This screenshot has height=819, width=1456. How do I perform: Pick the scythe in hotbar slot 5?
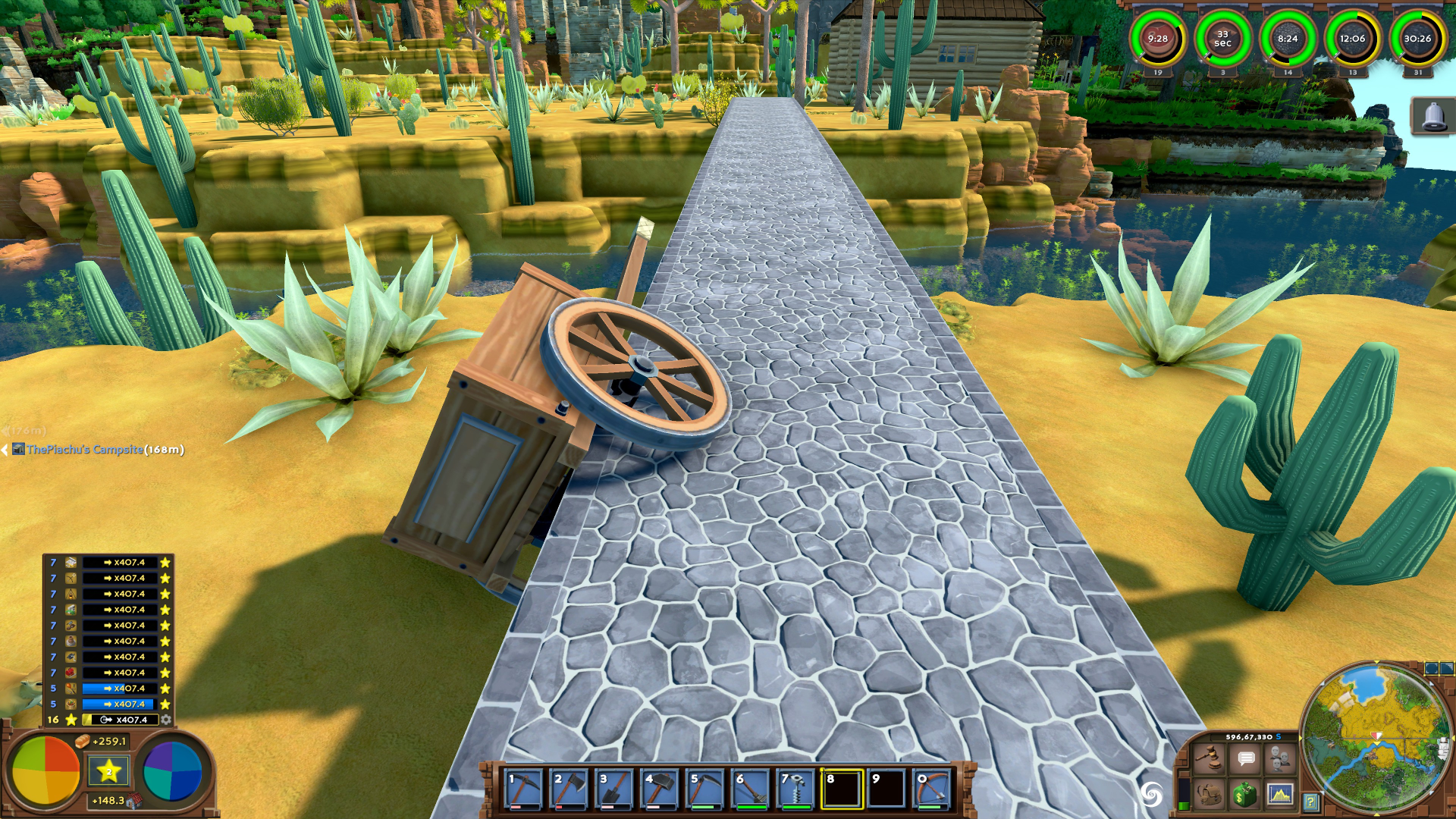pos(705,789)
